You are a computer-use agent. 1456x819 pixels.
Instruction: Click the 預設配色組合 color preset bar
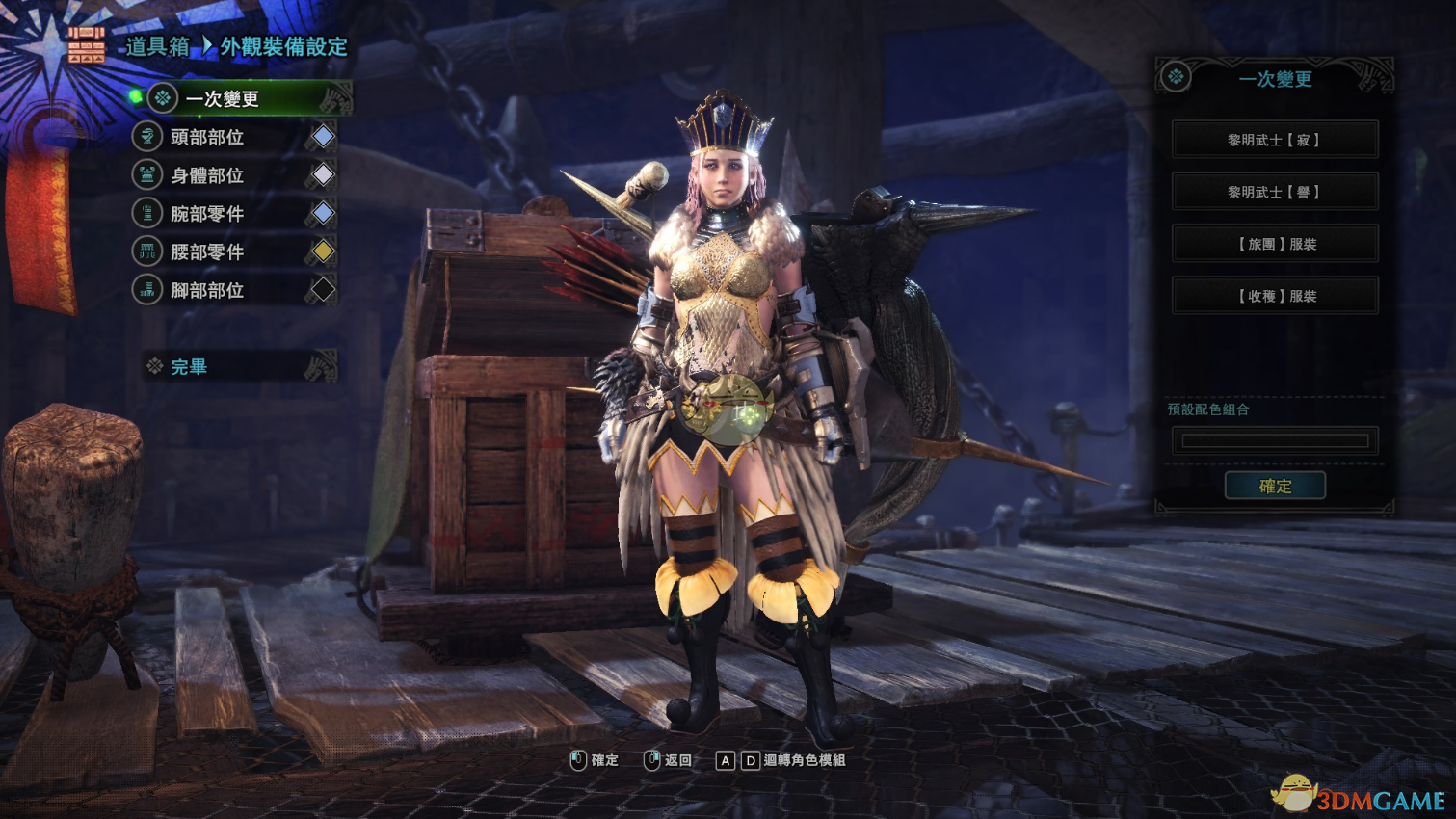click(x=1274, y=440)
